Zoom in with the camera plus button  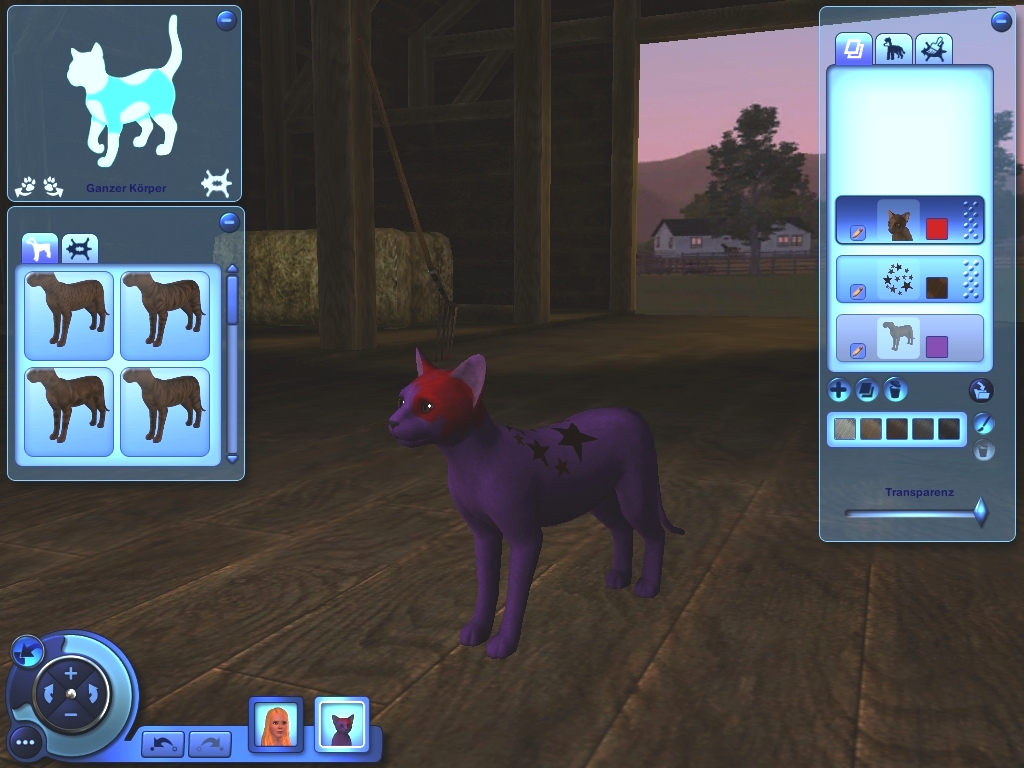pyautogui.click(x=70, y=674)
